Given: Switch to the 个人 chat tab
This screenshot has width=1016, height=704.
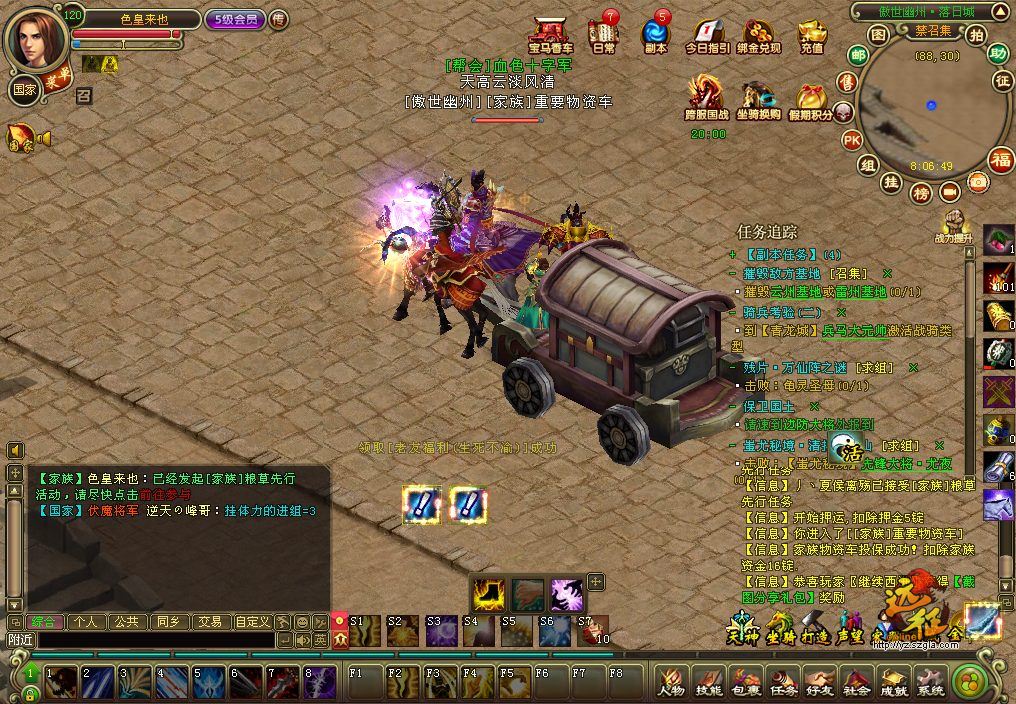Looking at the screenshot, I should 86,621.
